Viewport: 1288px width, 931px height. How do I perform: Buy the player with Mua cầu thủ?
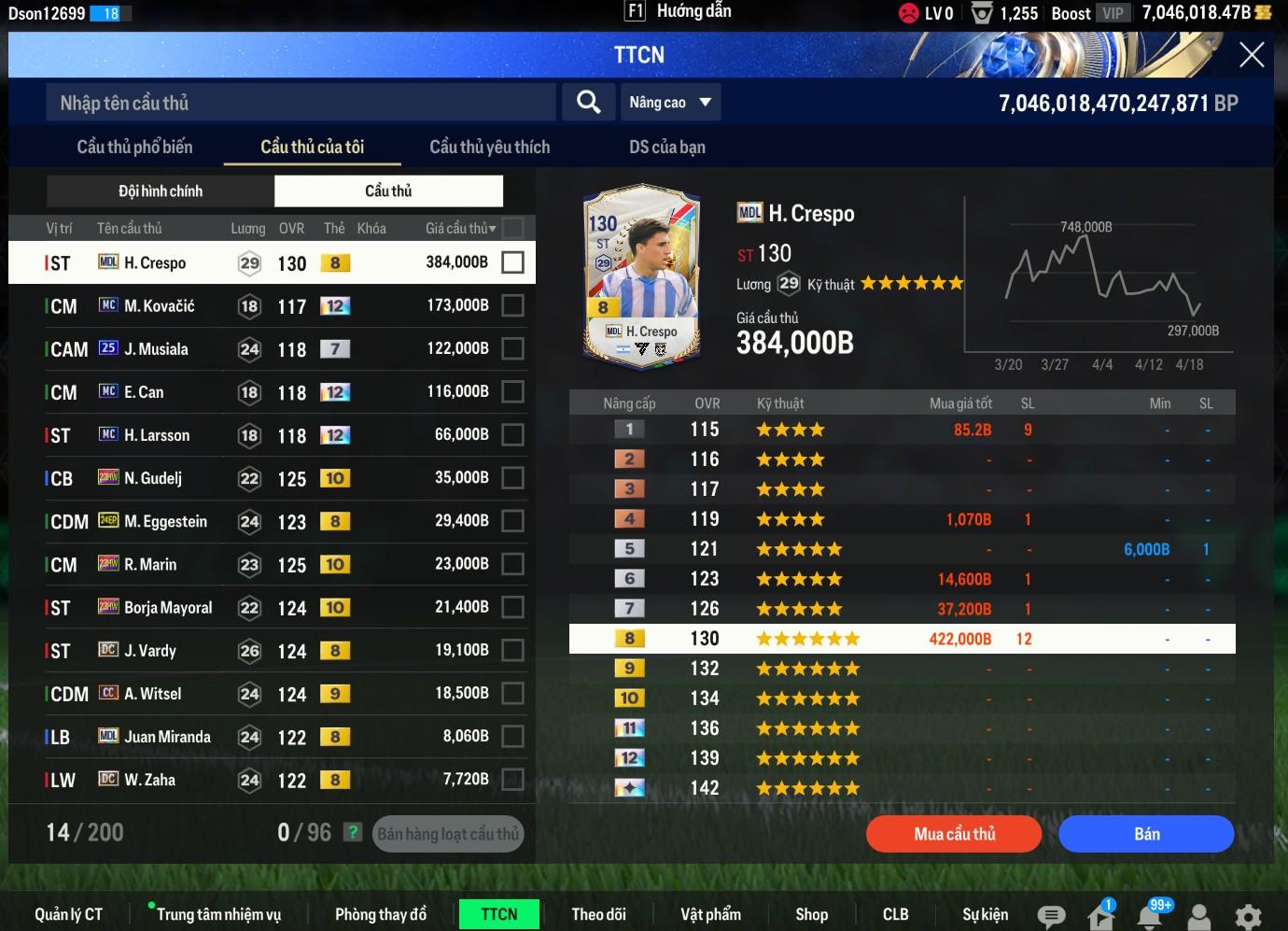click(x=954, y=834)
